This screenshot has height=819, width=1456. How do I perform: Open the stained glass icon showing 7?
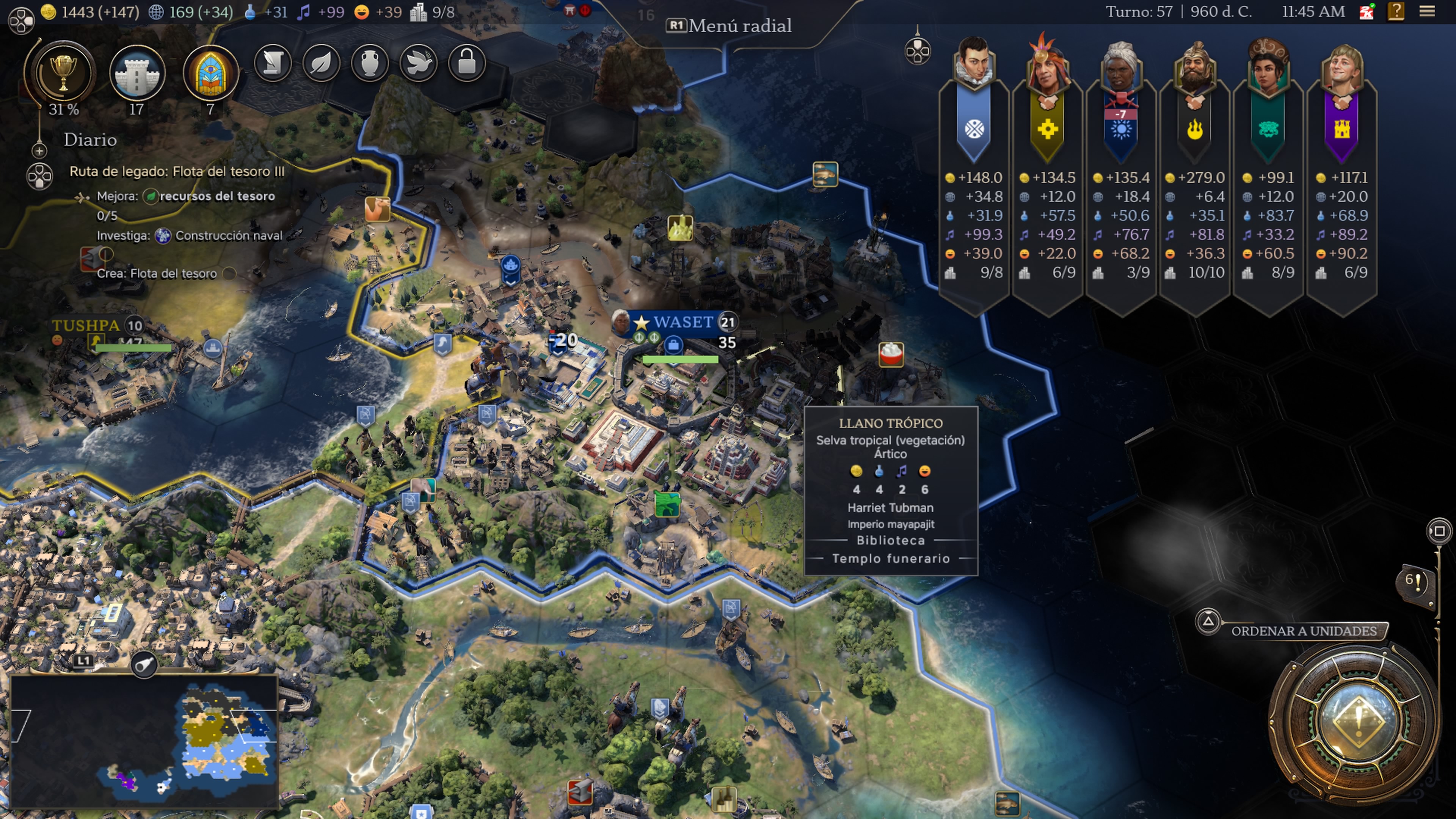(x=210, y=74)
